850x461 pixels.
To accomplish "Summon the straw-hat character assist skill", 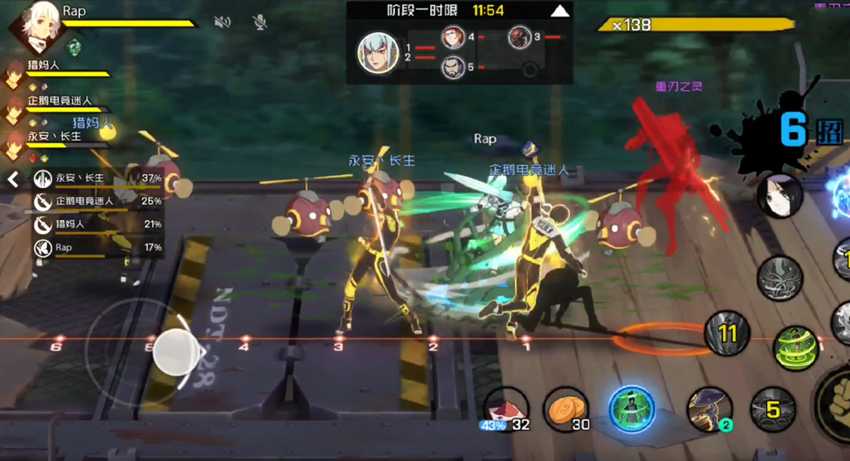I will (709, 408).
